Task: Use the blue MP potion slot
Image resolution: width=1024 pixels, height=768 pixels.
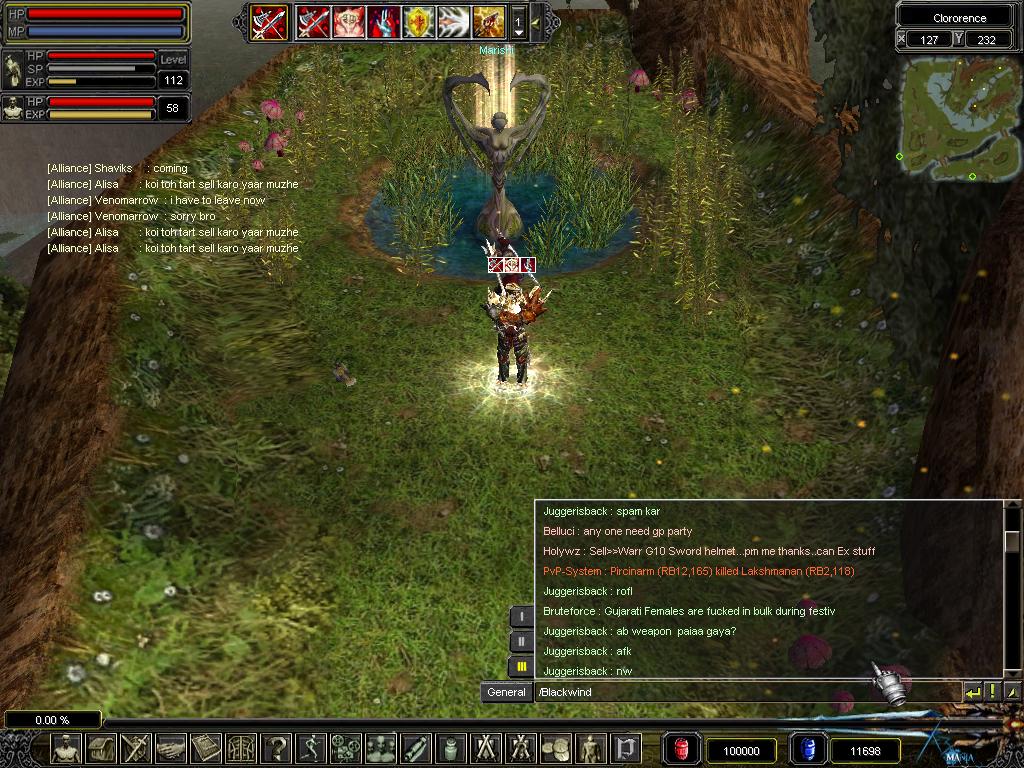Action: pyautogui.click(x=806, y=749)
